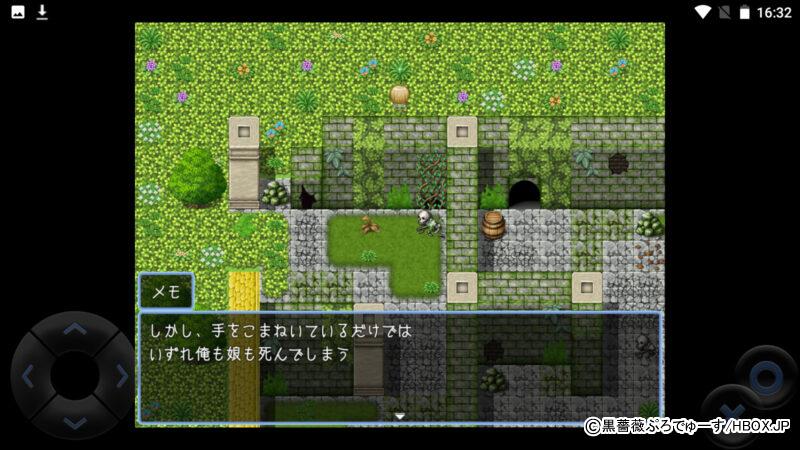Image resolution: width=800 pixels, height=450 pixels.
Task: Advance dialogue with the white continue arrow
Action: (x=399, y=416)
